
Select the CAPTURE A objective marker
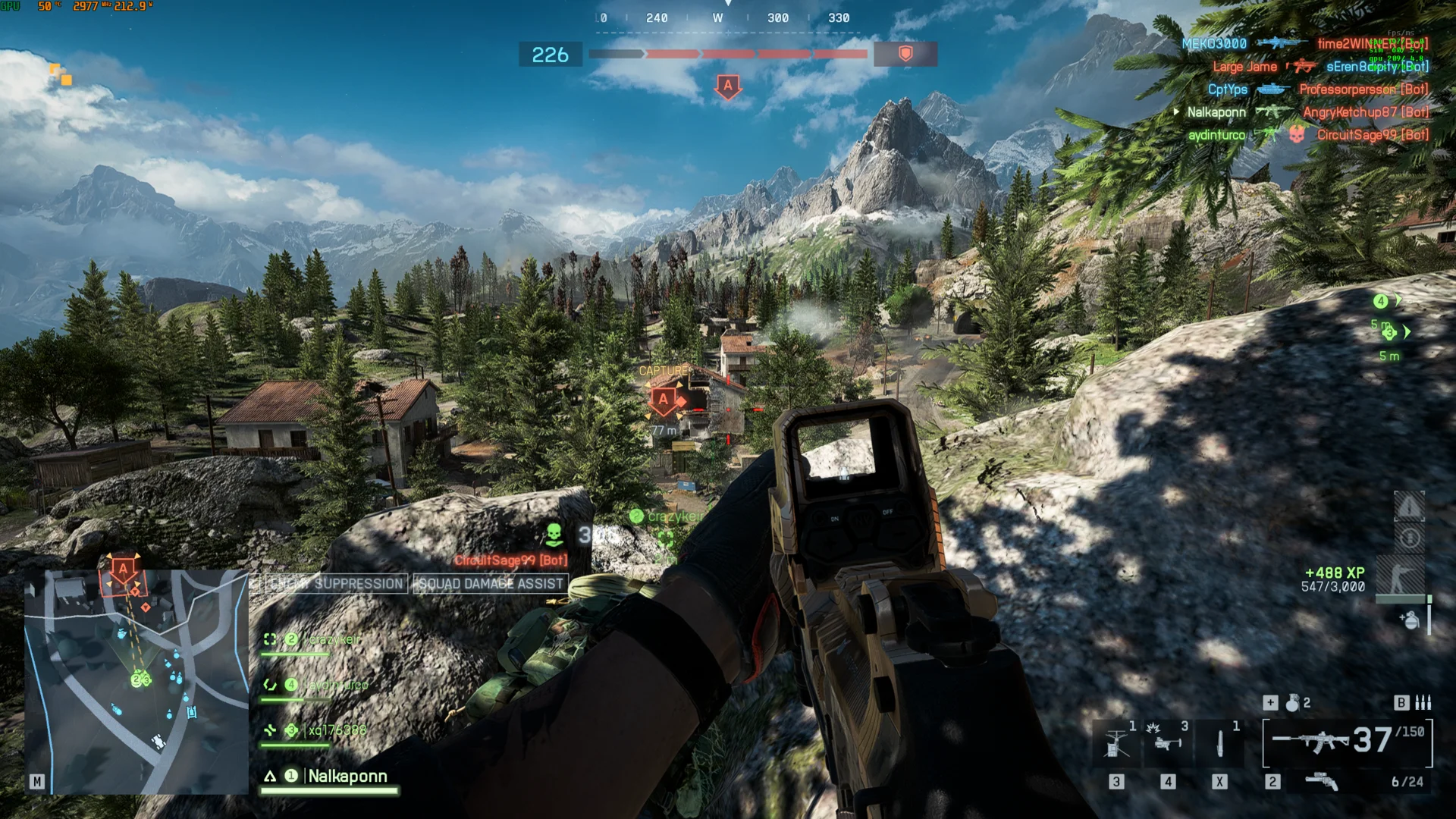[x=664, y=400]
